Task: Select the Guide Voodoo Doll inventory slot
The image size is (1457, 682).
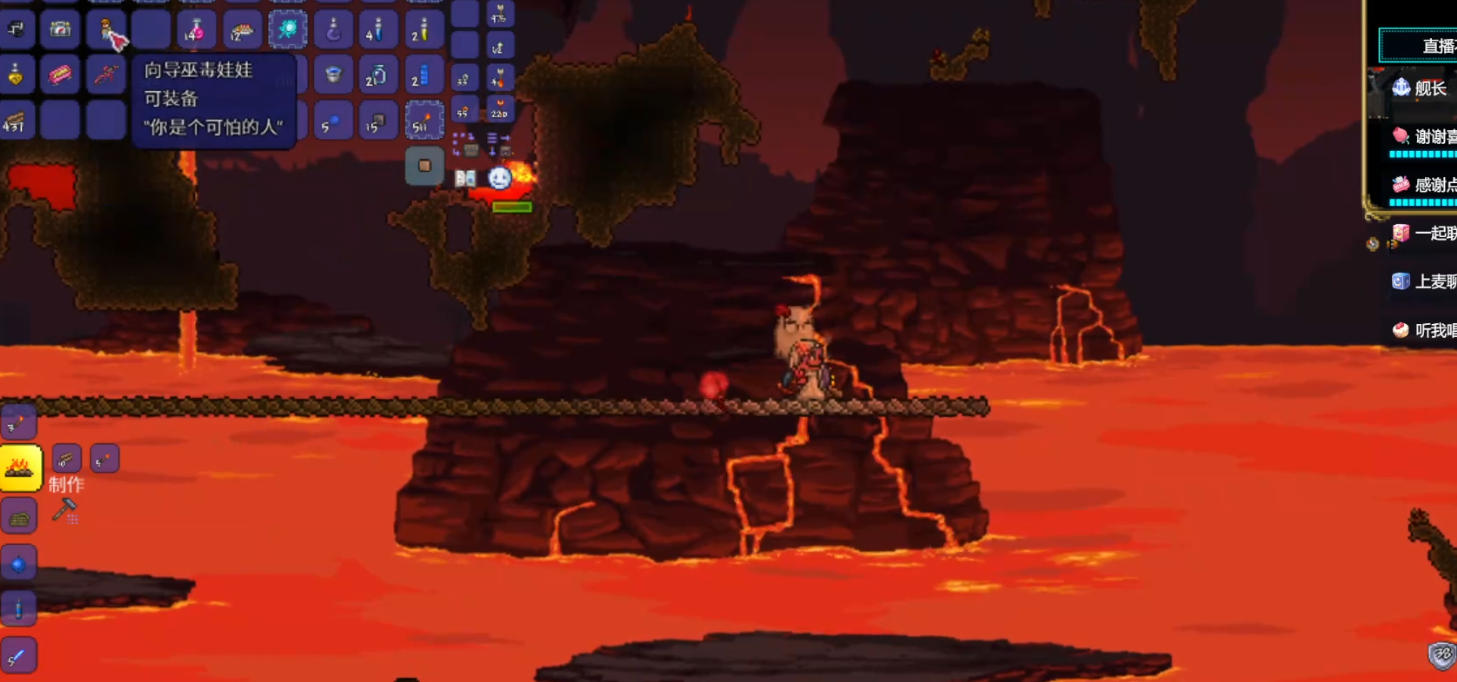Action: pos(105,29)
